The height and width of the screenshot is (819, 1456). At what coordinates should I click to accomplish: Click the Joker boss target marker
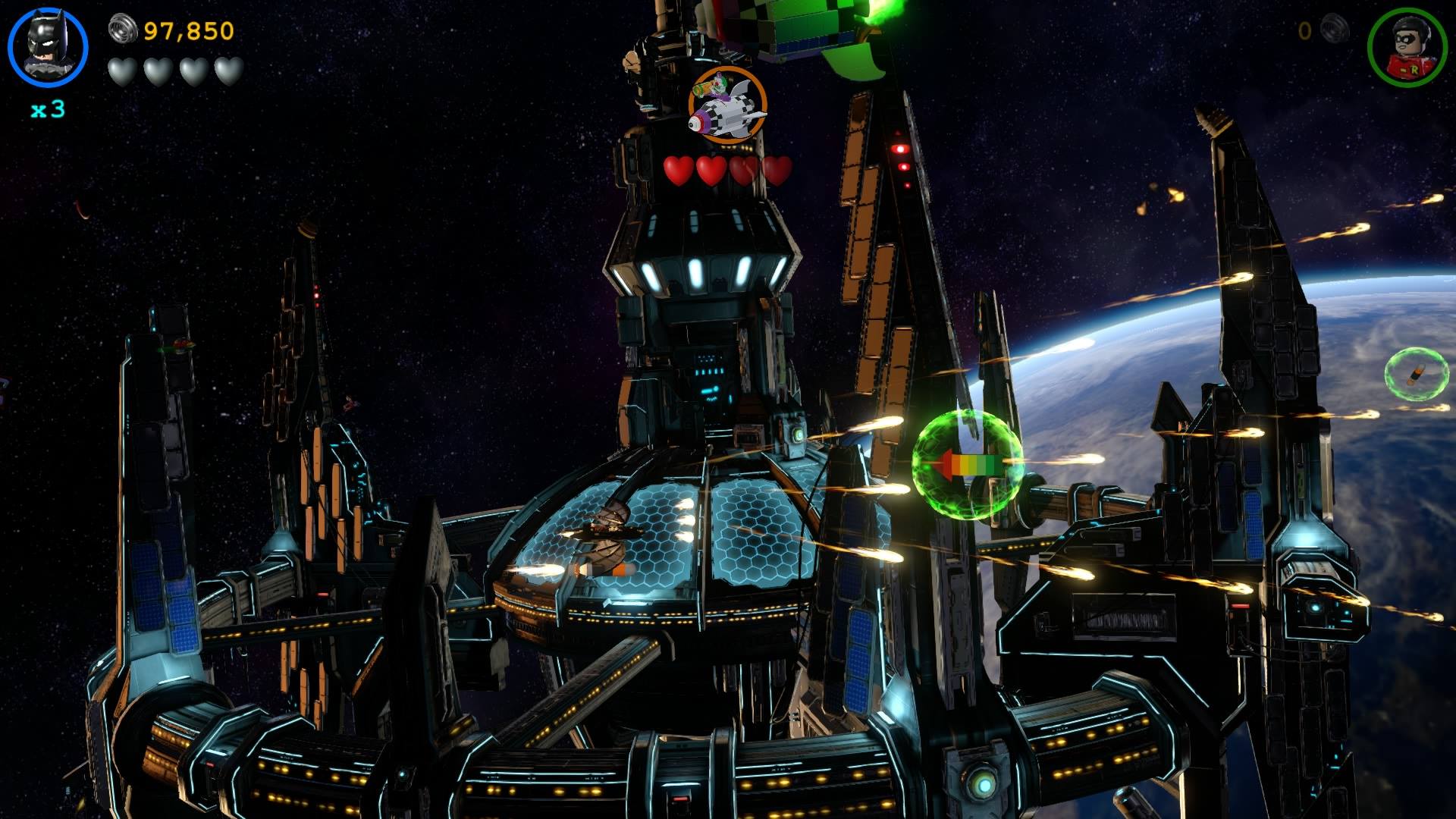point(727,103)
